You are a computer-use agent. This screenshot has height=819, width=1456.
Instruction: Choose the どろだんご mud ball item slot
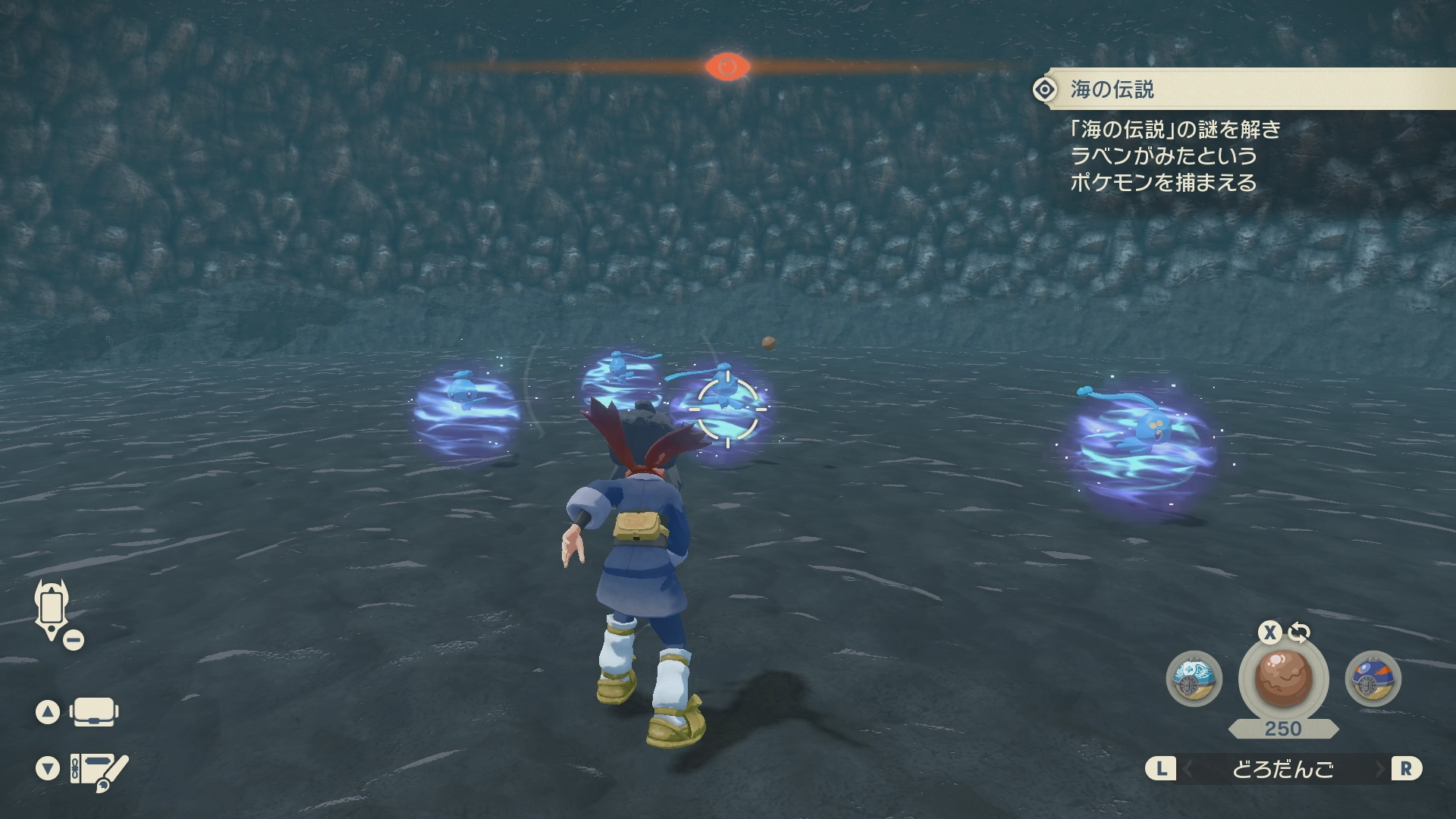point(1283,677)
